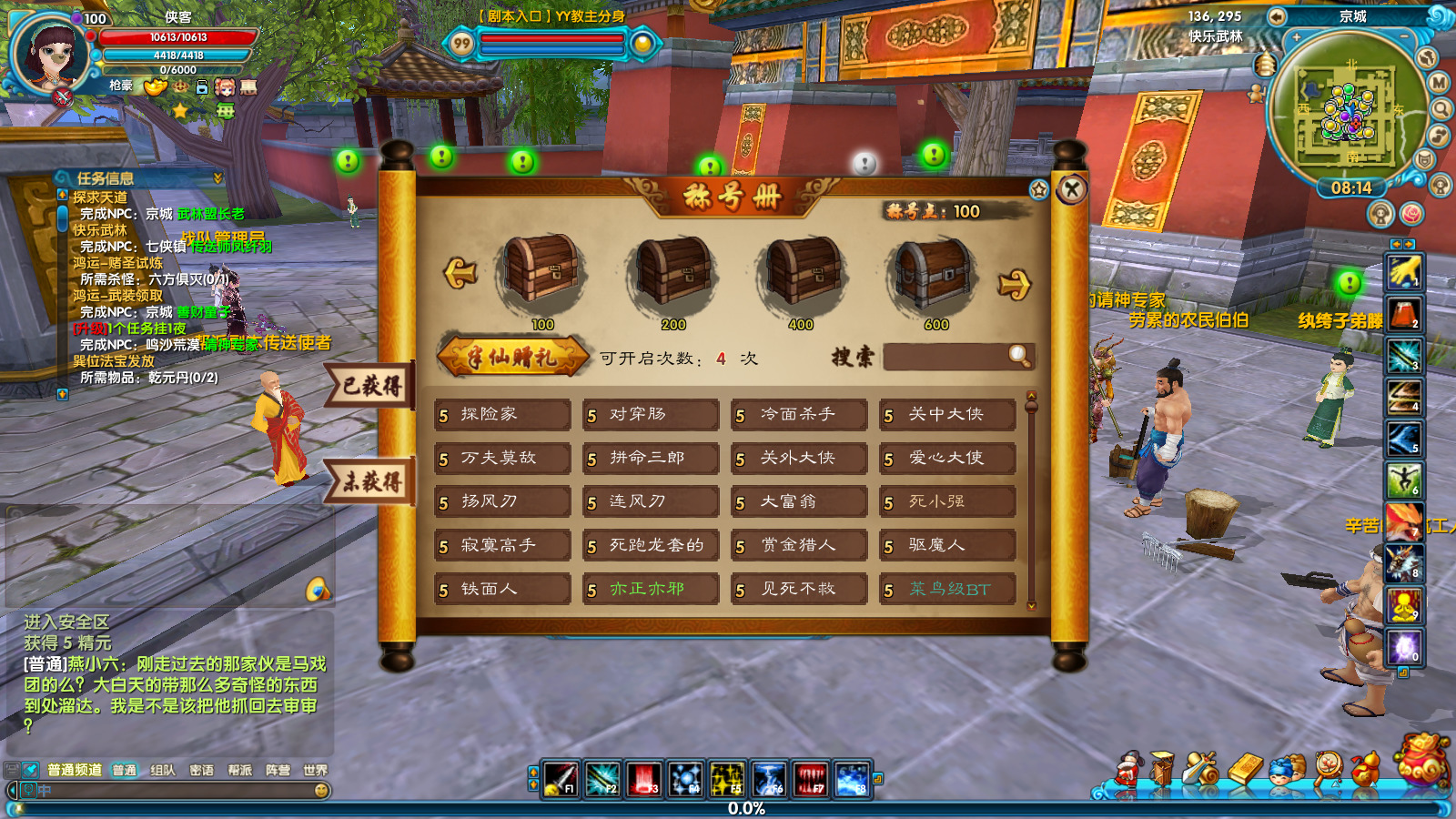Focus the title search box

click(946, 357)
